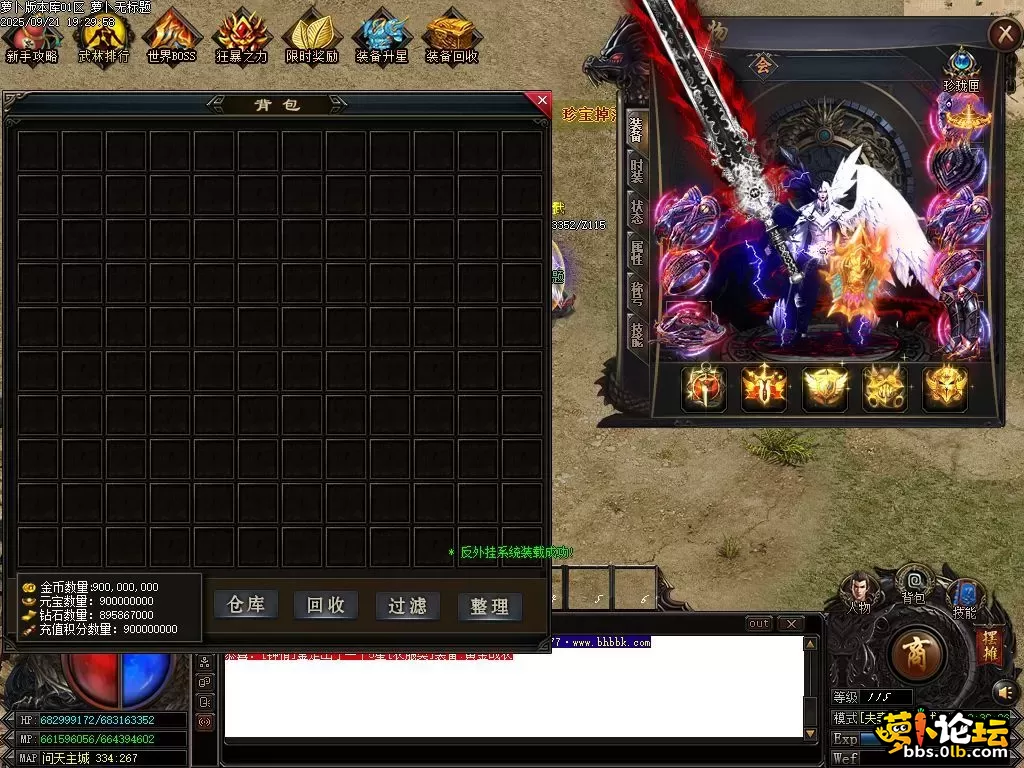Close the 背包 bag window
The height and width of the screenshot is (768, 1024).
click(543, 100)
